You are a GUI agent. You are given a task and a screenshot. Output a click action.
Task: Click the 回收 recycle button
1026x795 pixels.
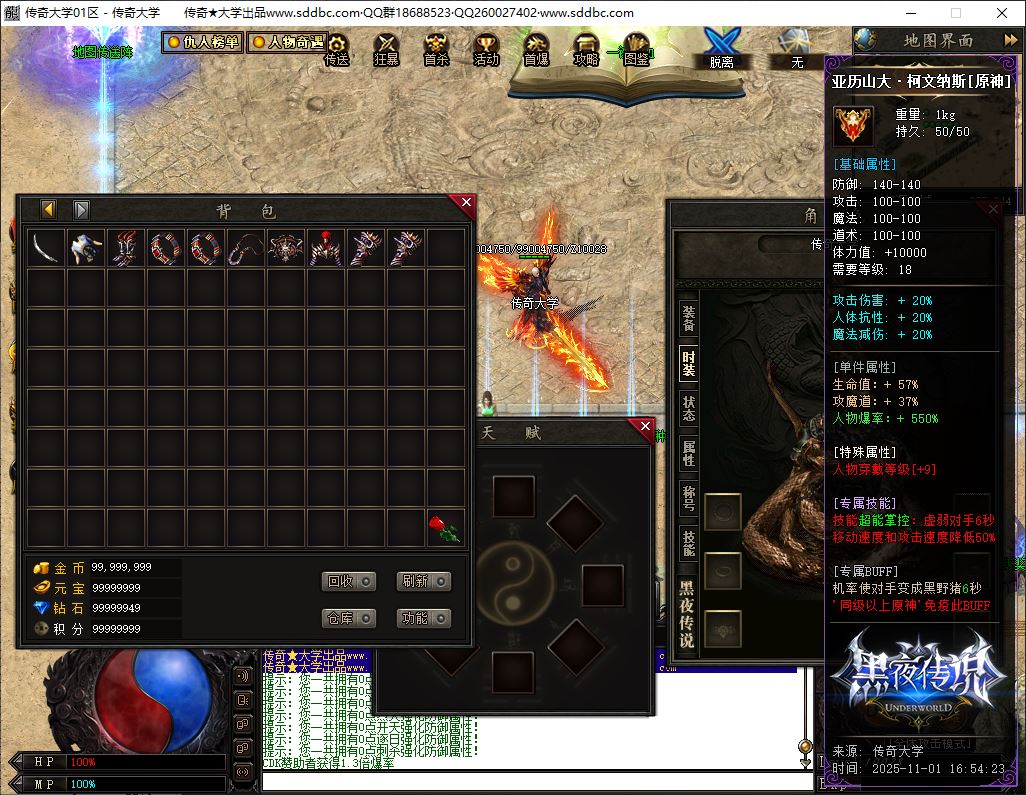pyautogui.click(x=348, y=581)
